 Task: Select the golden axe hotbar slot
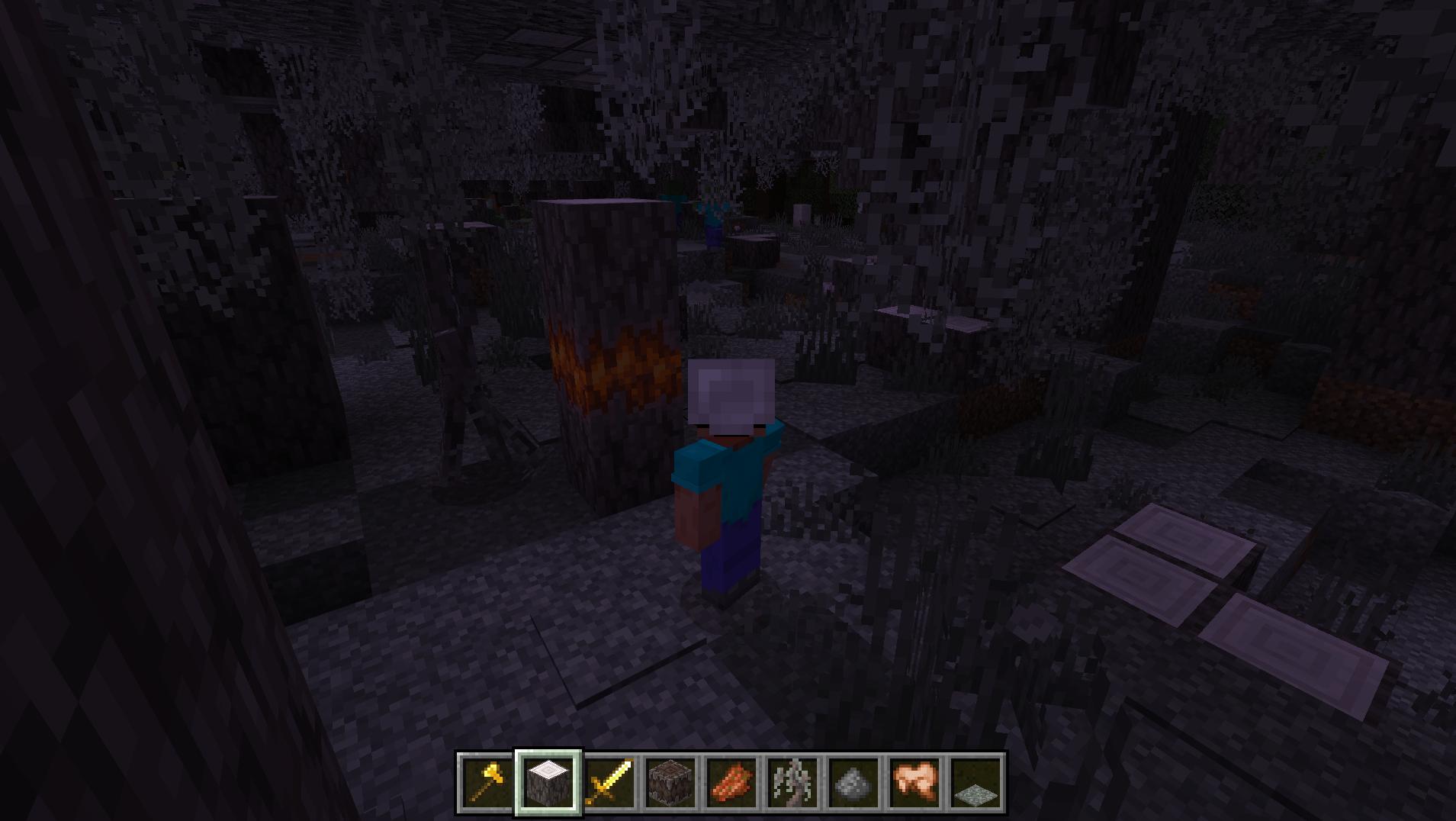487,783
